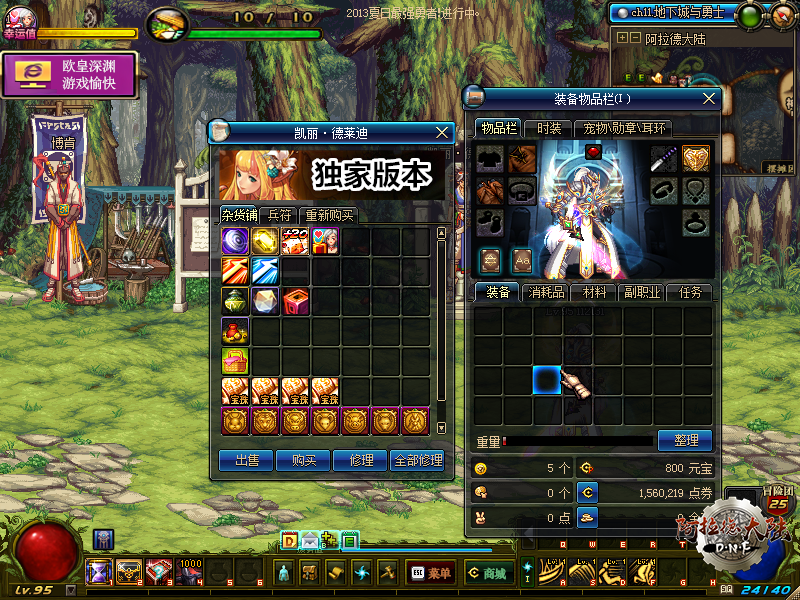
Task: Switch to the 宠物\勋章\耳环 tab
Action: [625, 128]
